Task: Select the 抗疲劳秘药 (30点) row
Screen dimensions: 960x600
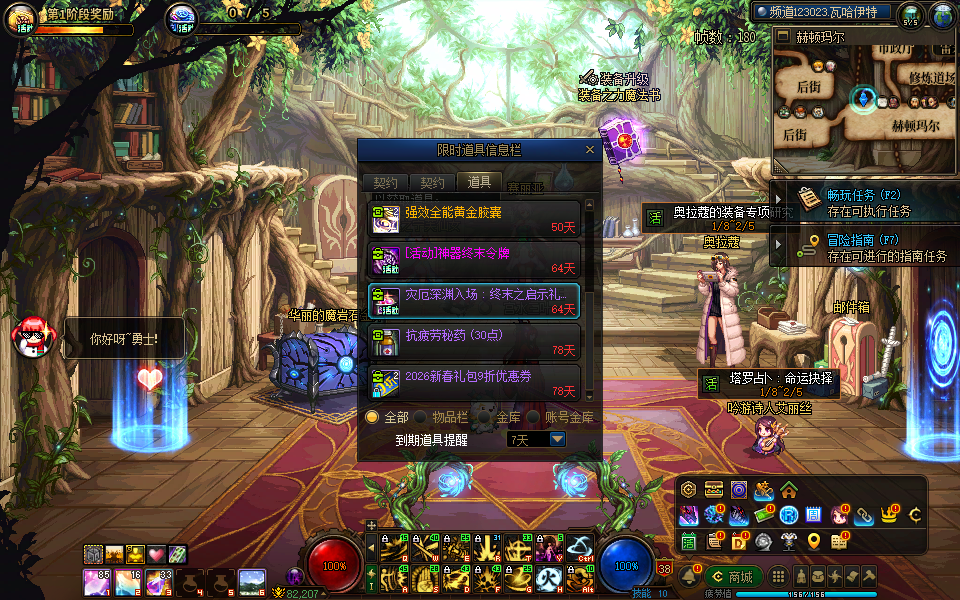Action: 474,341
